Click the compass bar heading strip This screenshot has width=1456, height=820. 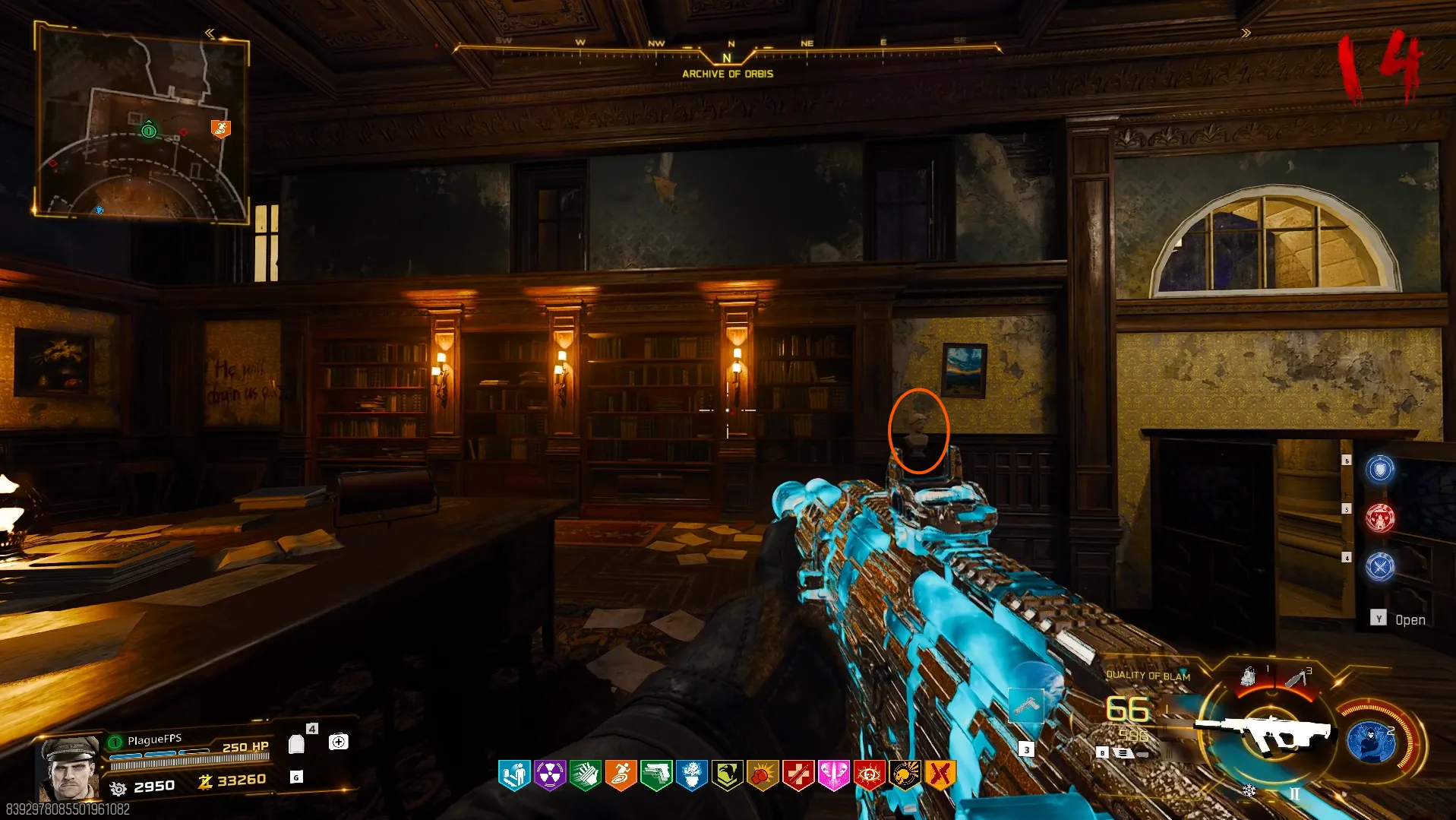(727, 51)
